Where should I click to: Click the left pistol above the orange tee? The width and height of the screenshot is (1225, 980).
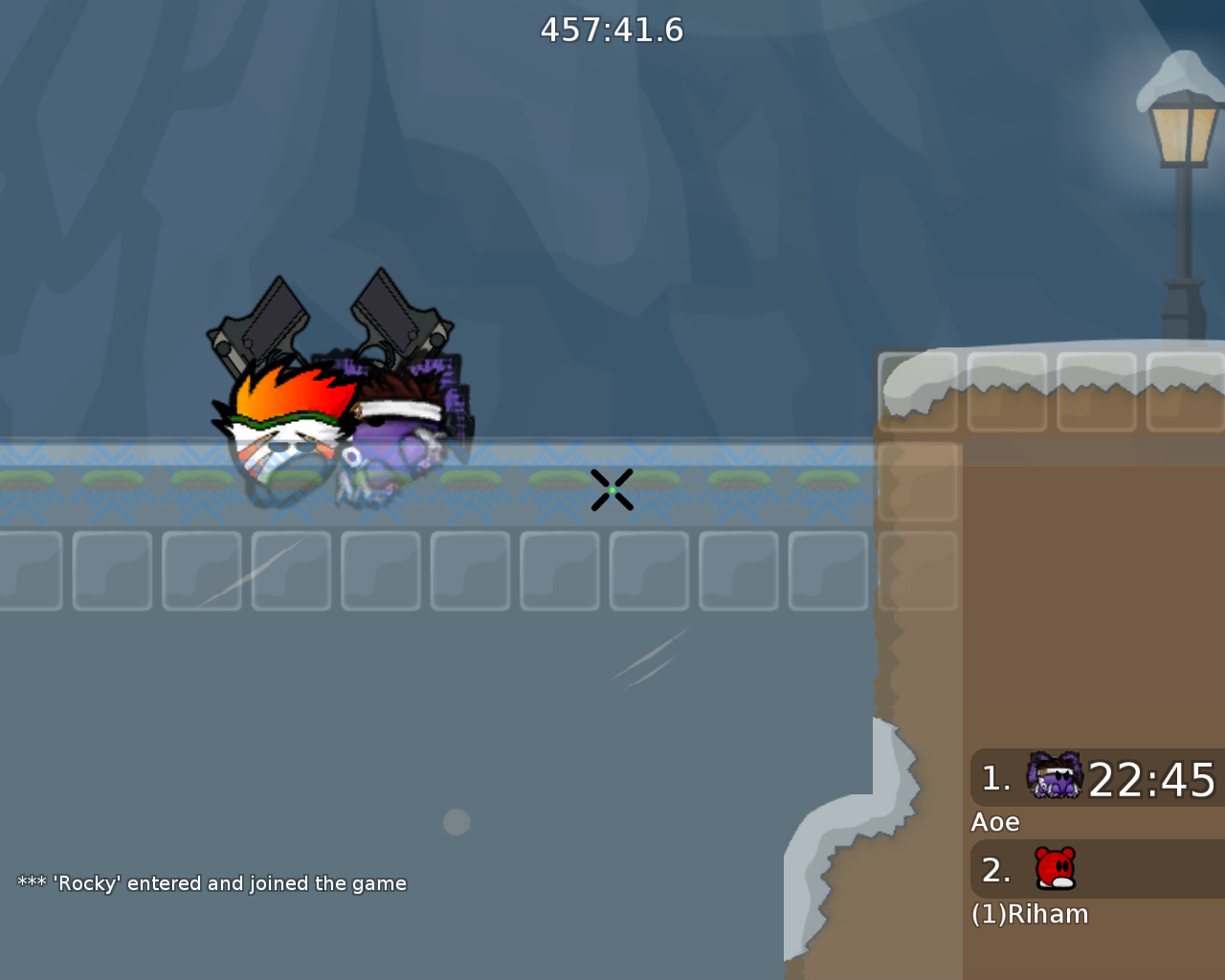(x=258, y=321)
